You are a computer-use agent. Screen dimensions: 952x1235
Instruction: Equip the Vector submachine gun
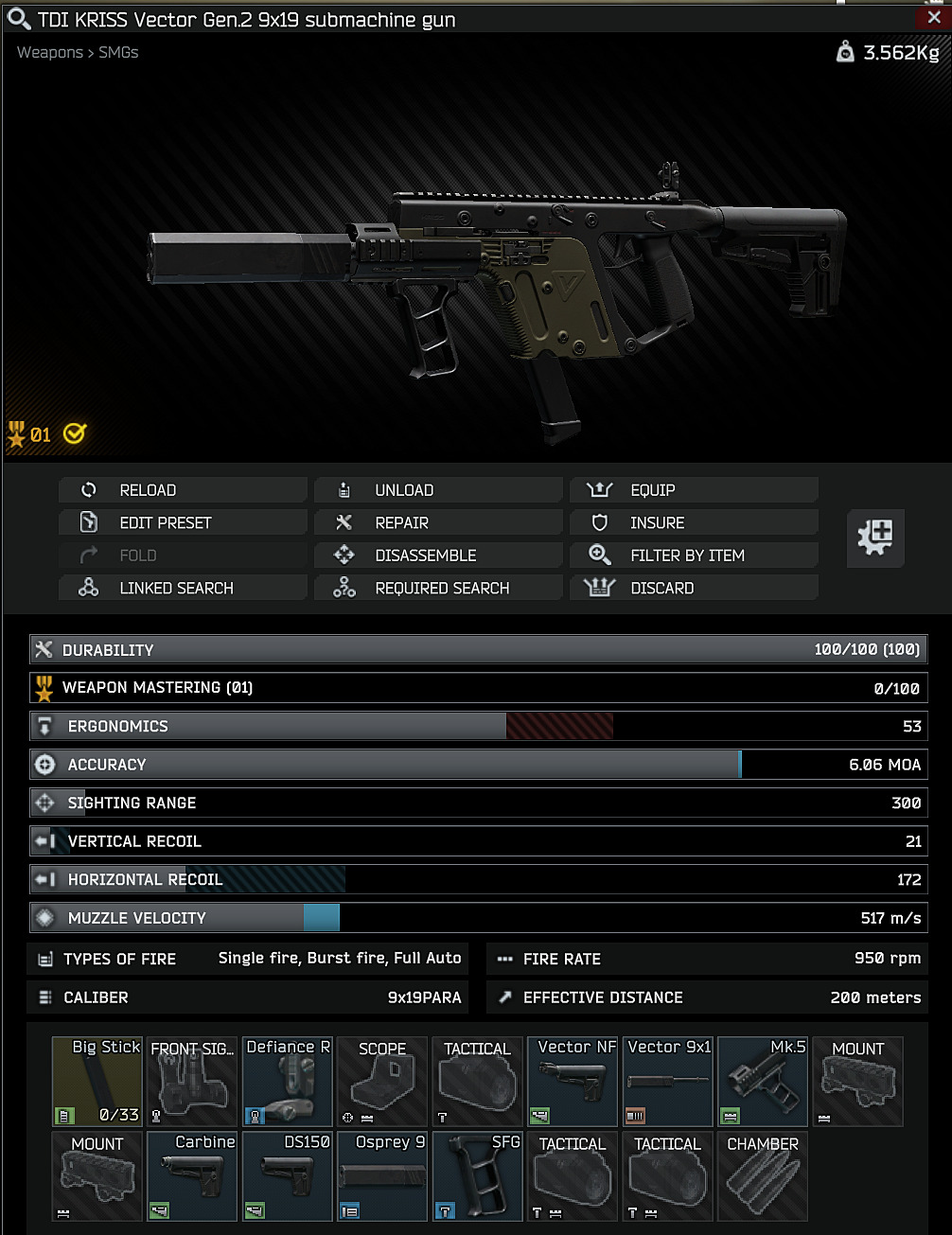[694, 490]
